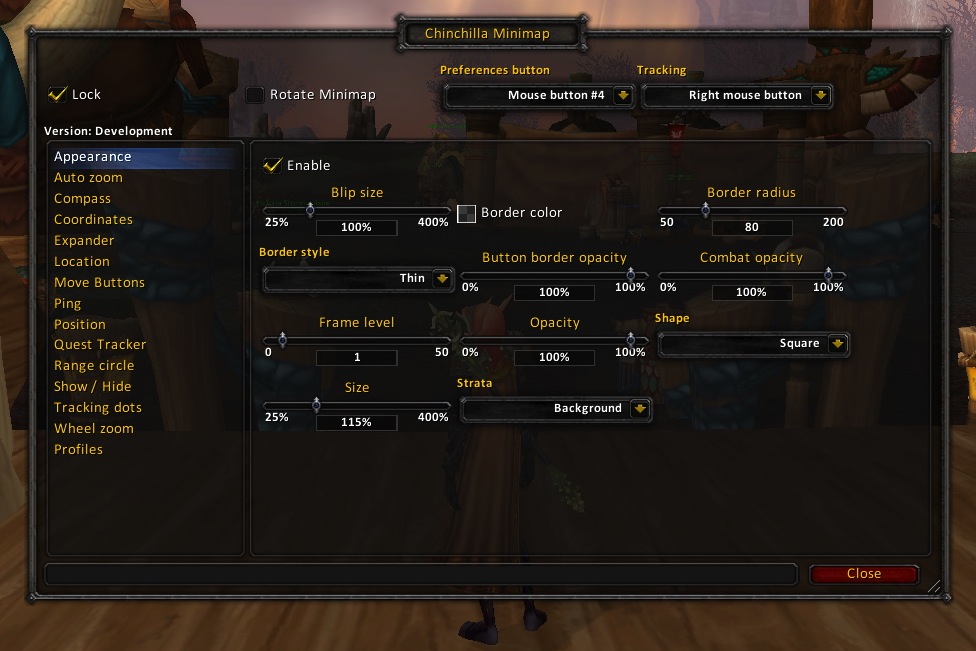Image resolution: width=976 pixels, height=651 pixels.
Task: Toggle the Lock checkbox
Action: click(x=58, y=94)
